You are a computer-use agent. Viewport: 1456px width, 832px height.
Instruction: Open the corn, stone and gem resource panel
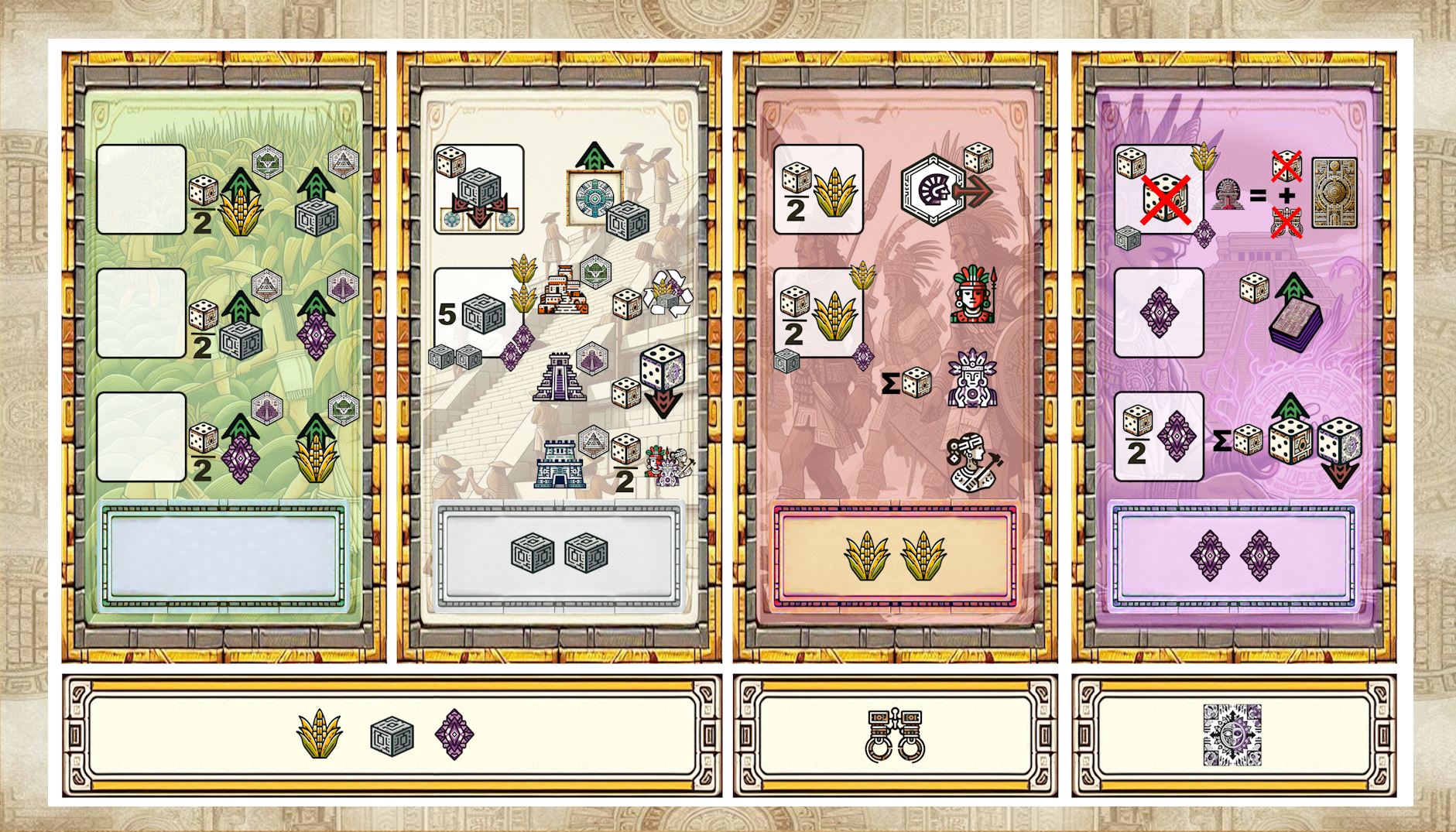pyautogui.click(x=392, y=735)
